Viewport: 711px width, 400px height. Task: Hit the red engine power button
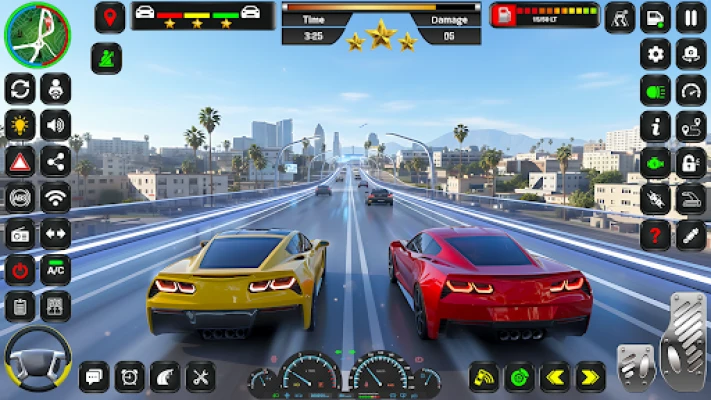coord(19,269)
